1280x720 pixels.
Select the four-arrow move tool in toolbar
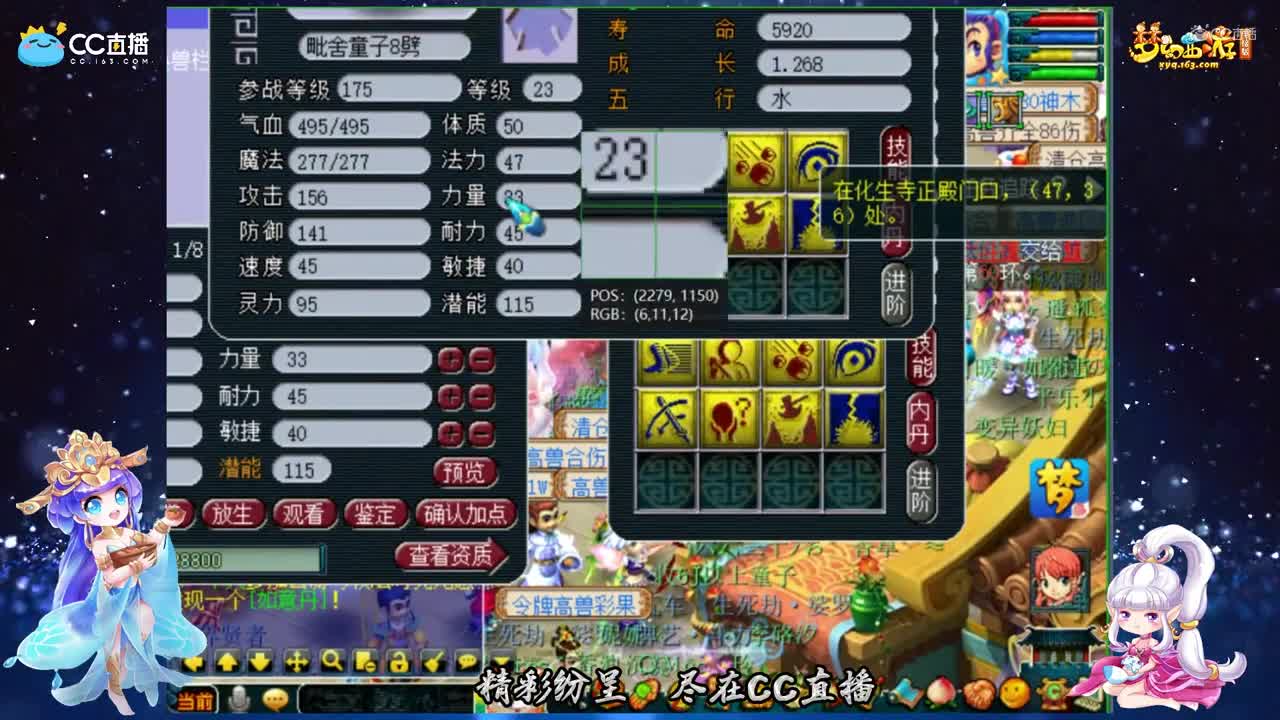click(296, 661)
